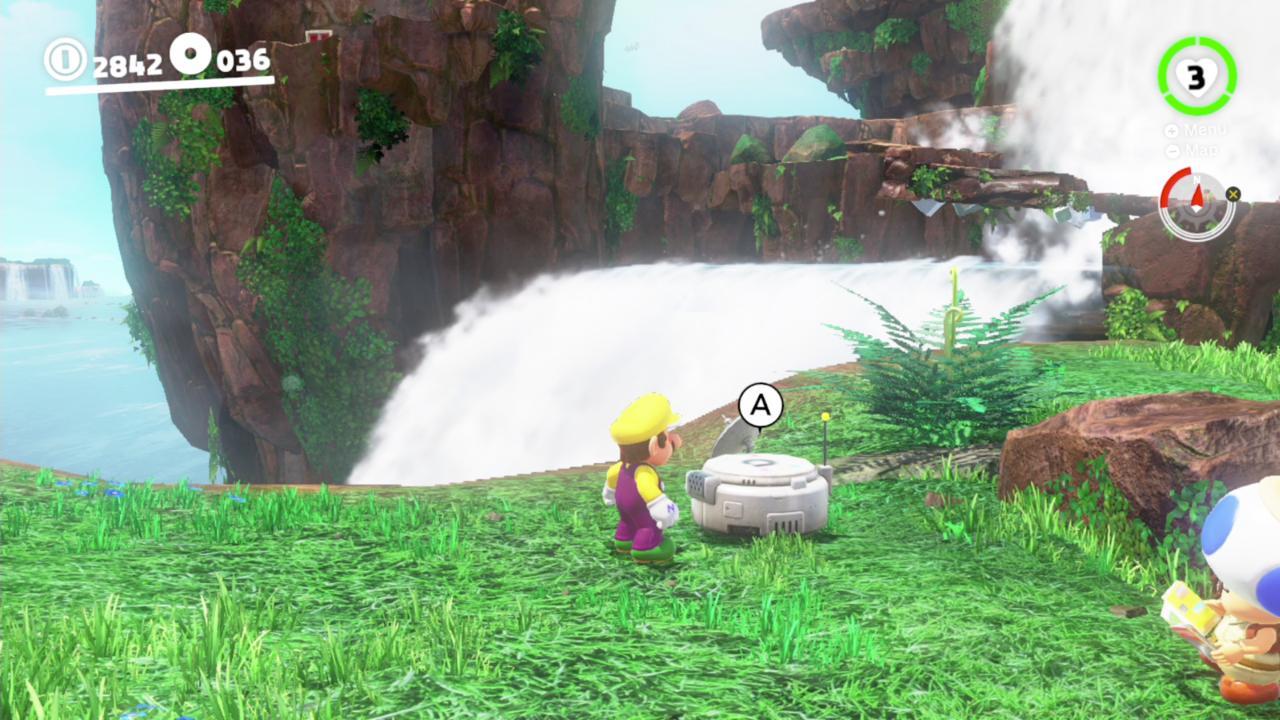Viewport: 1280px width, 720px height.
Task: Click the moon count reading 036
Action: (x=242, y=60)
